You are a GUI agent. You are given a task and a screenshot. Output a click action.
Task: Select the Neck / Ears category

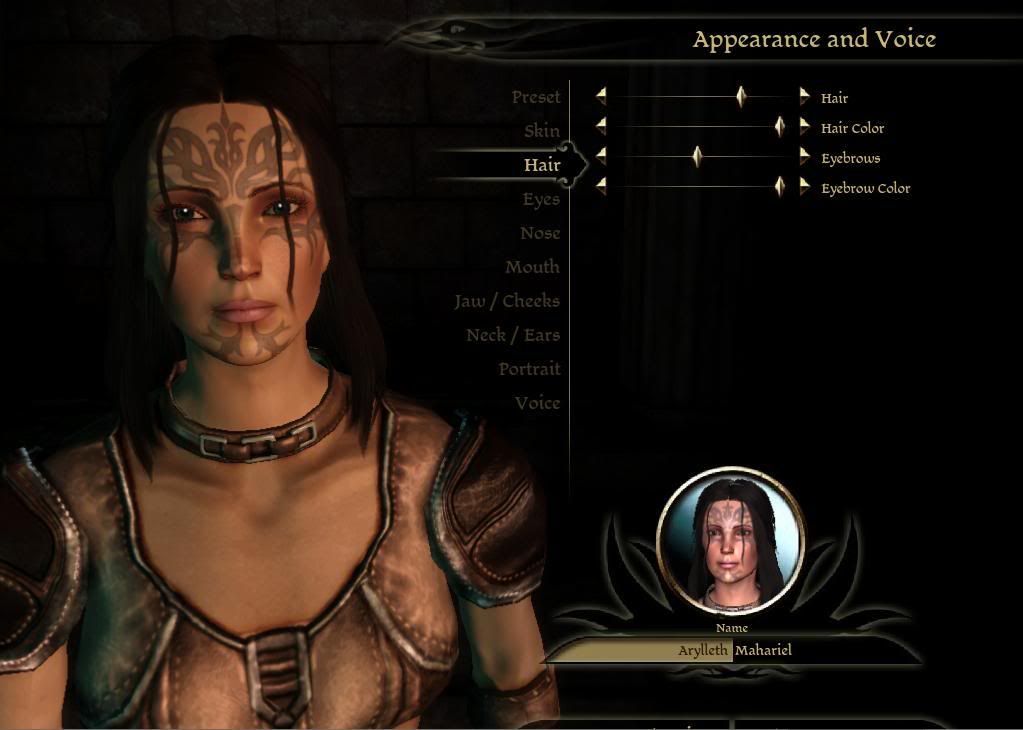click(513, 335)
